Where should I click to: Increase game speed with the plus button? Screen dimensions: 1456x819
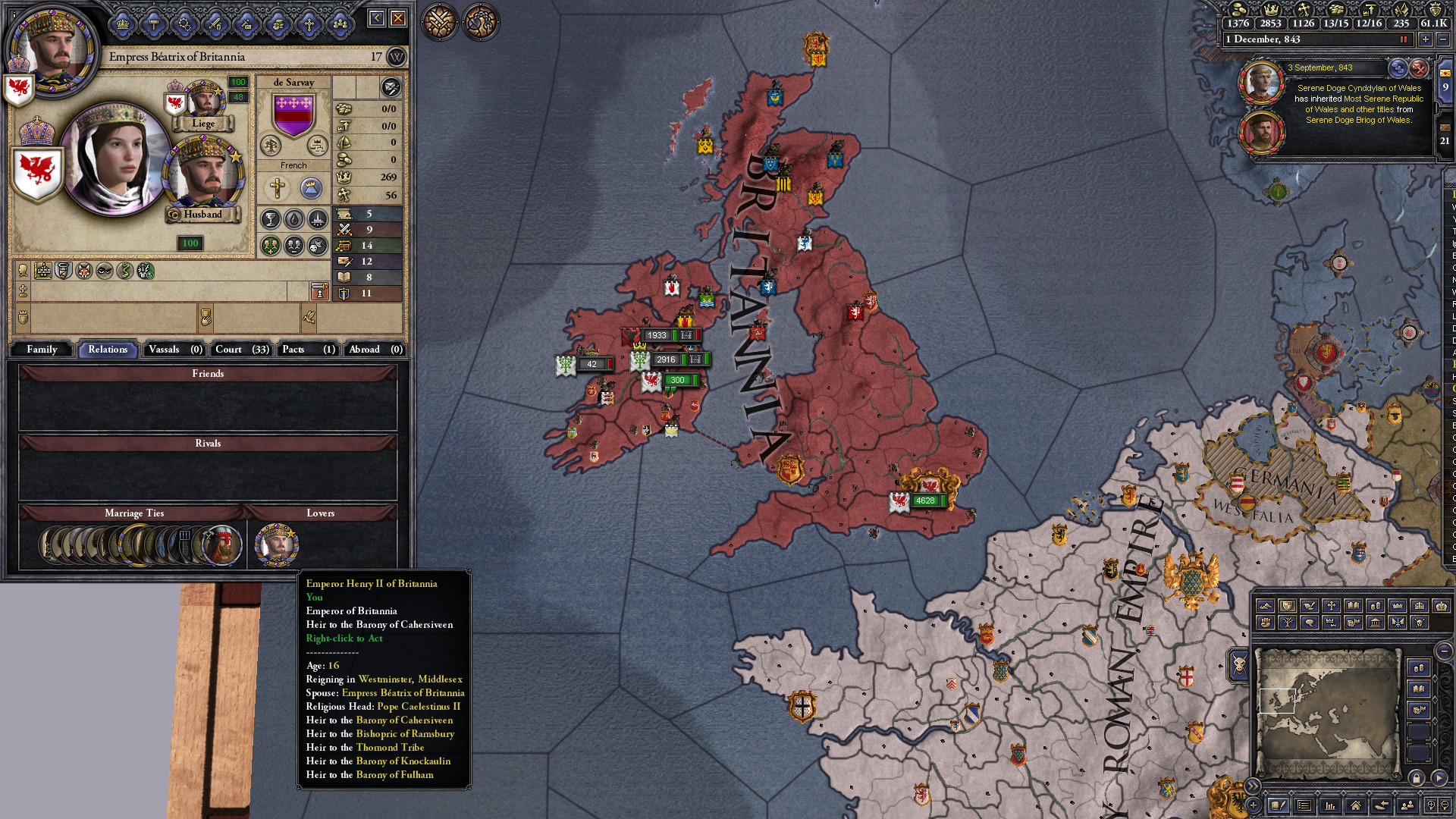1425,39
